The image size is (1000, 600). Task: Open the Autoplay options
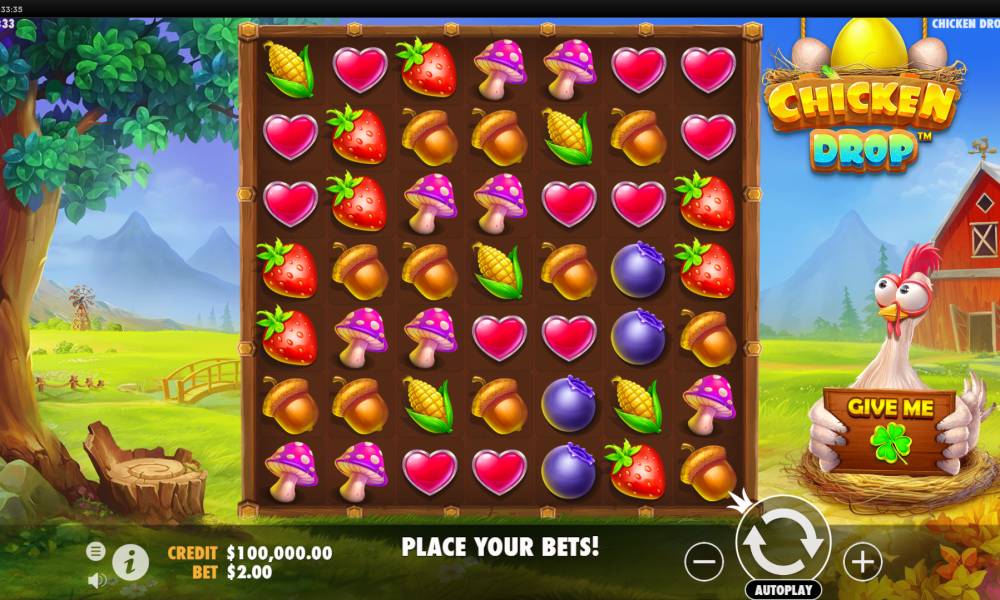point(783,590)
